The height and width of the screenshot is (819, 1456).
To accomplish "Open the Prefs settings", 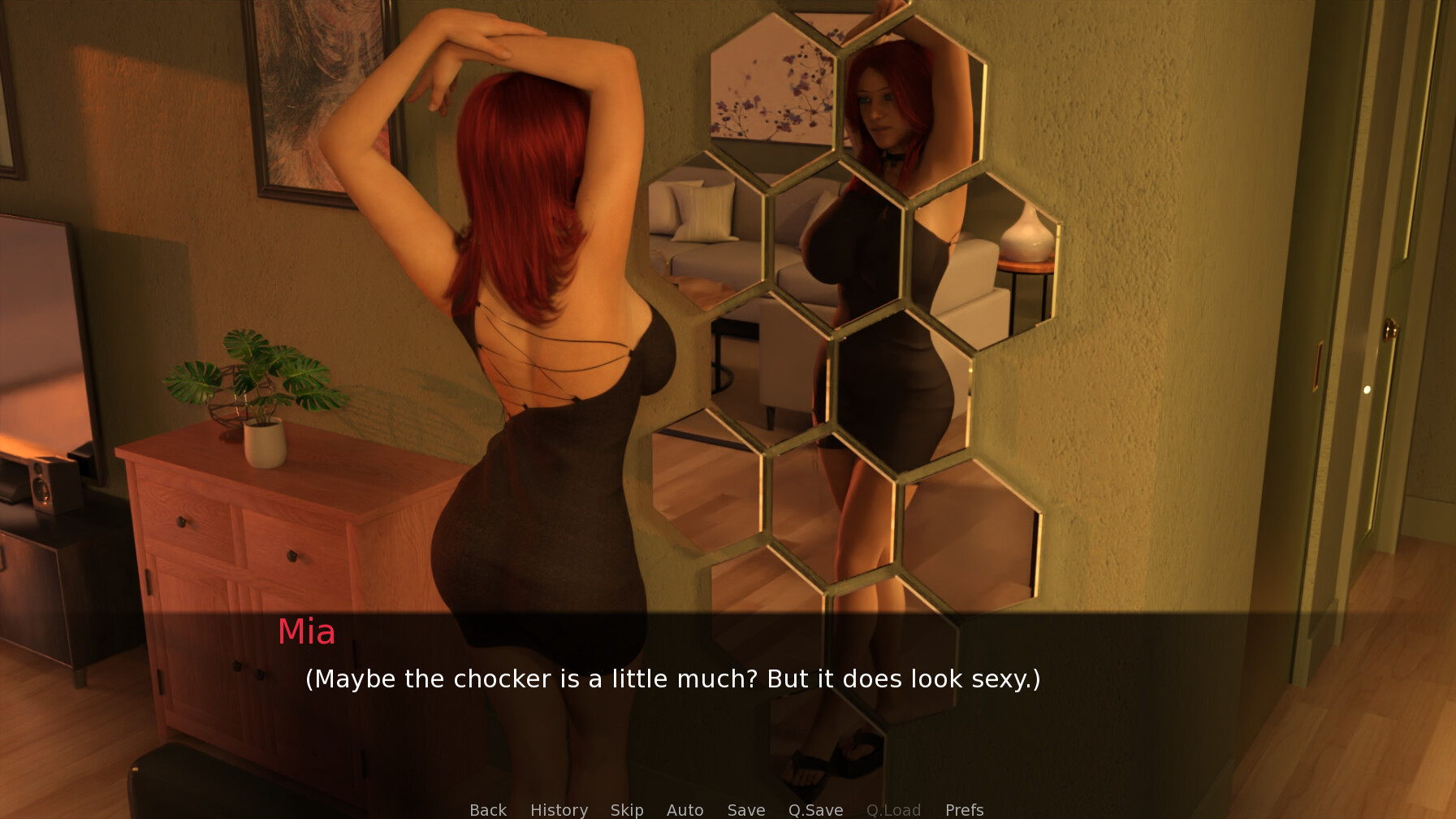I will 964,809.
